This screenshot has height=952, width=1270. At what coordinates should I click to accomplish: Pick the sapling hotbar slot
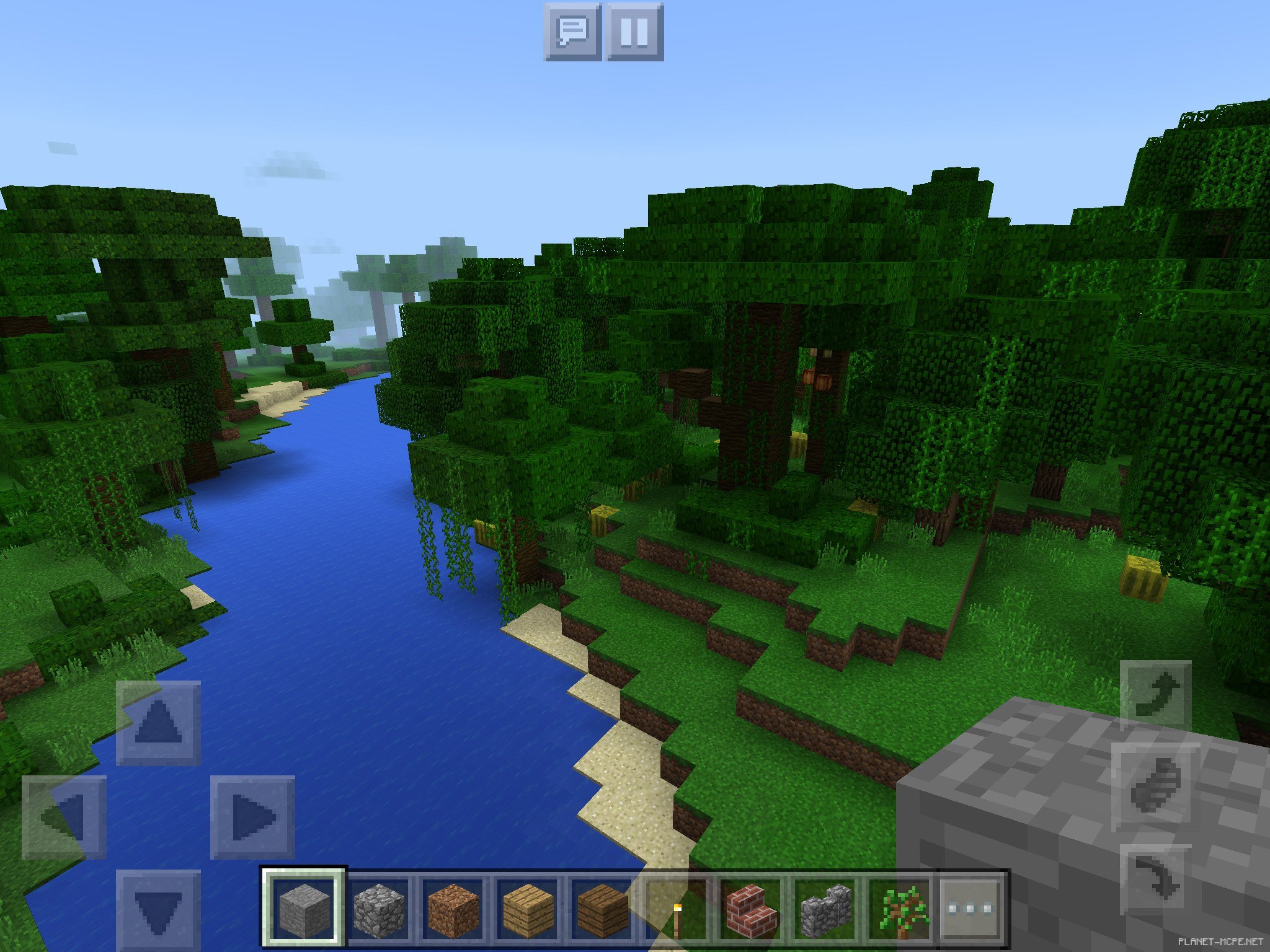899,909
